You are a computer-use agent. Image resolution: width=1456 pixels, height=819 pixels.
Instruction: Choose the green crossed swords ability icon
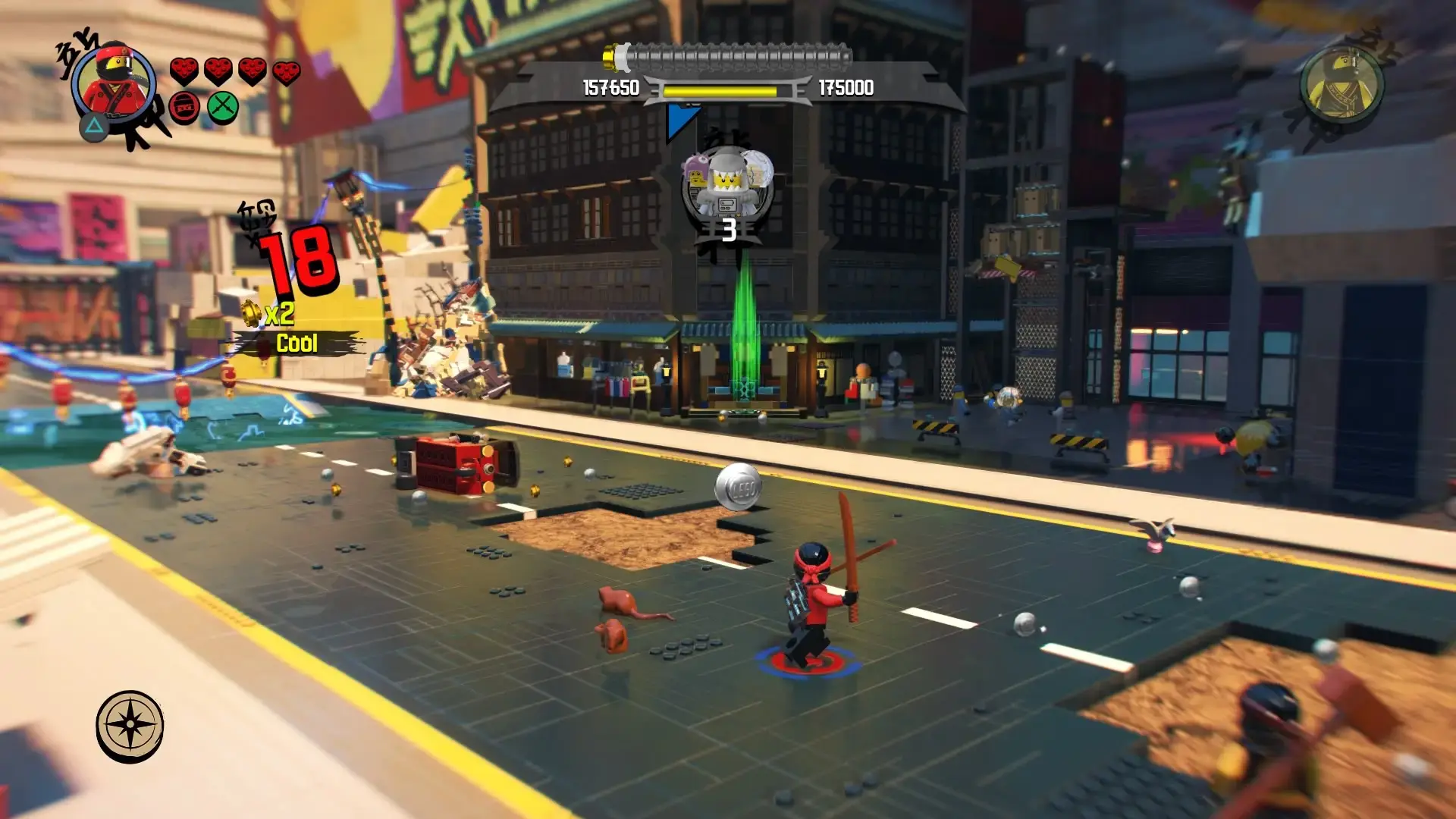point(223,108)
